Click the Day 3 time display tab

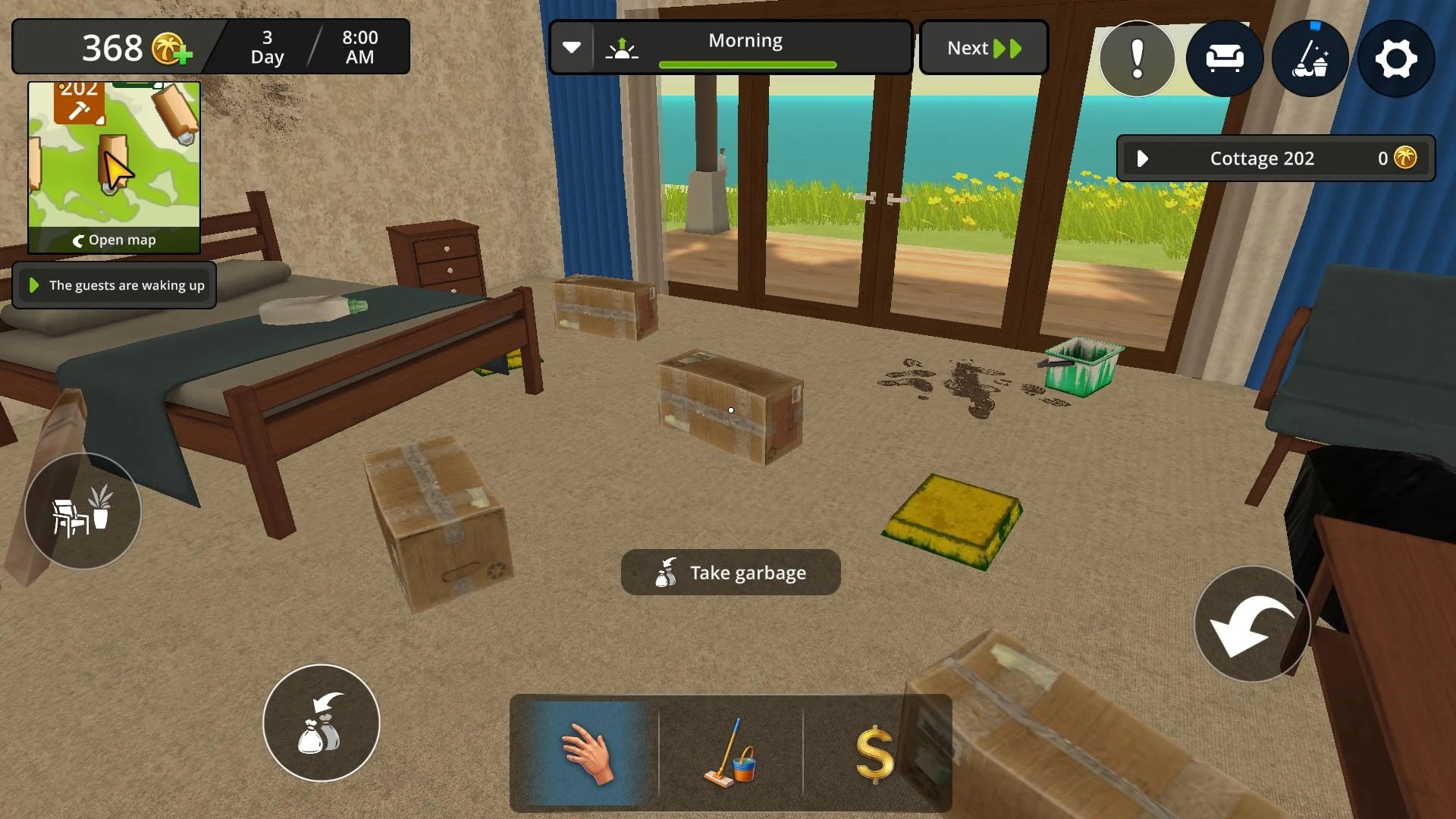pos(266,47)
